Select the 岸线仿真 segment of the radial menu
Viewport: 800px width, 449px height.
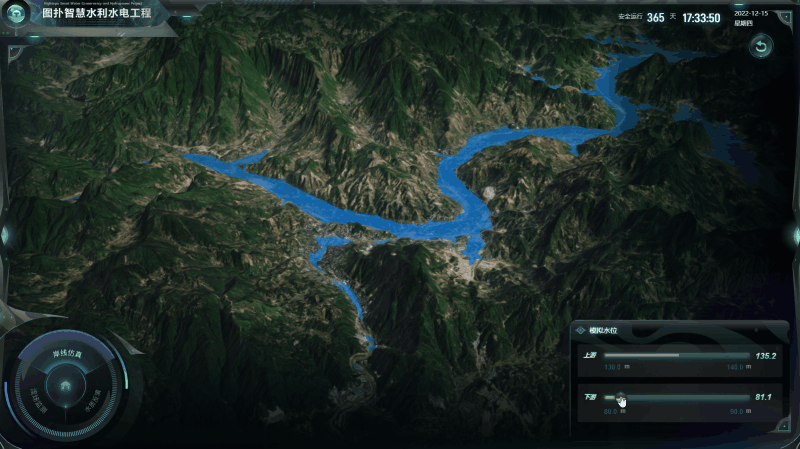[x=66, y=355]
